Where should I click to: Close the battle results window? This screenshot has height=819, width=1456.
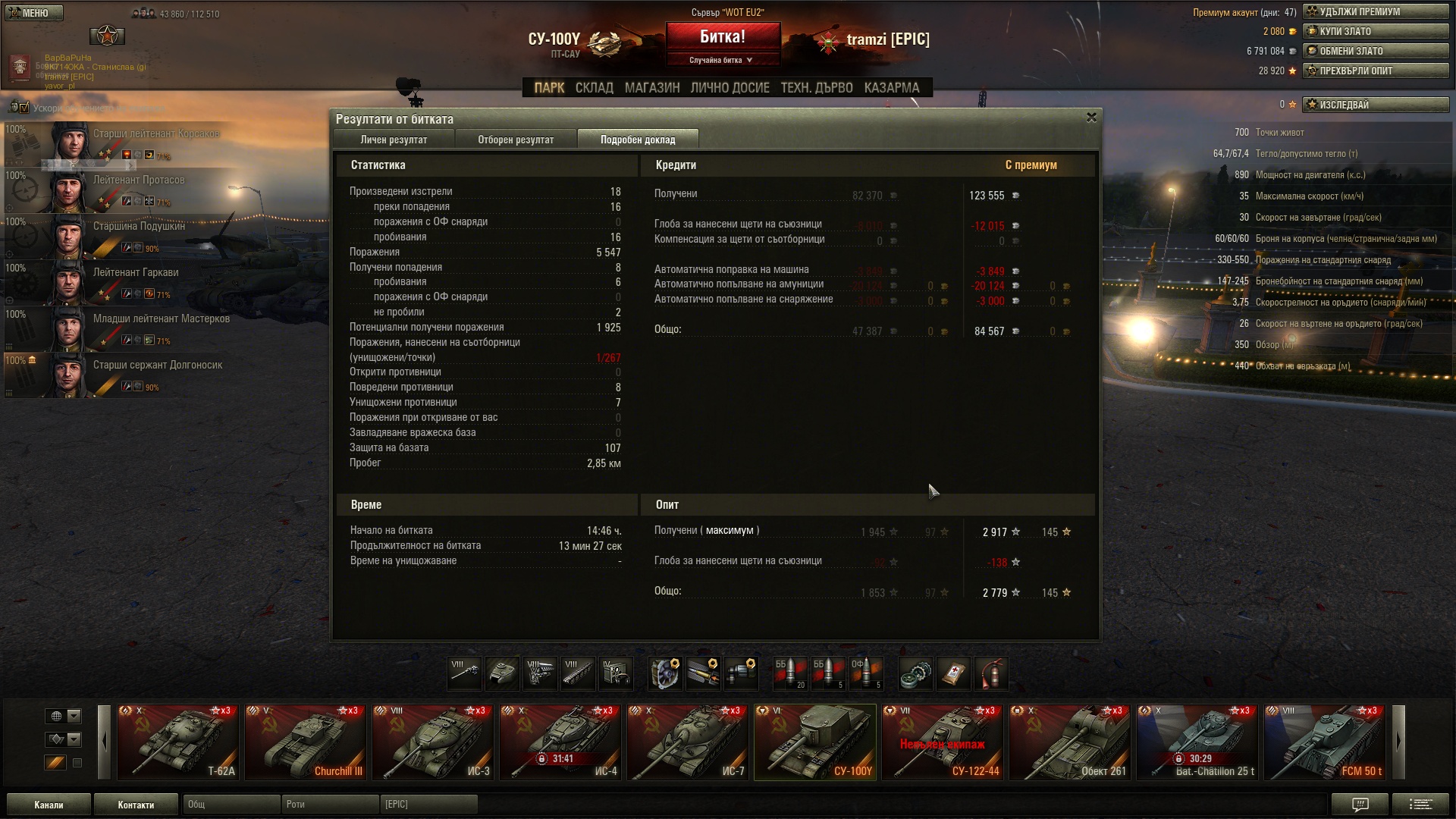coord(1091,118)
